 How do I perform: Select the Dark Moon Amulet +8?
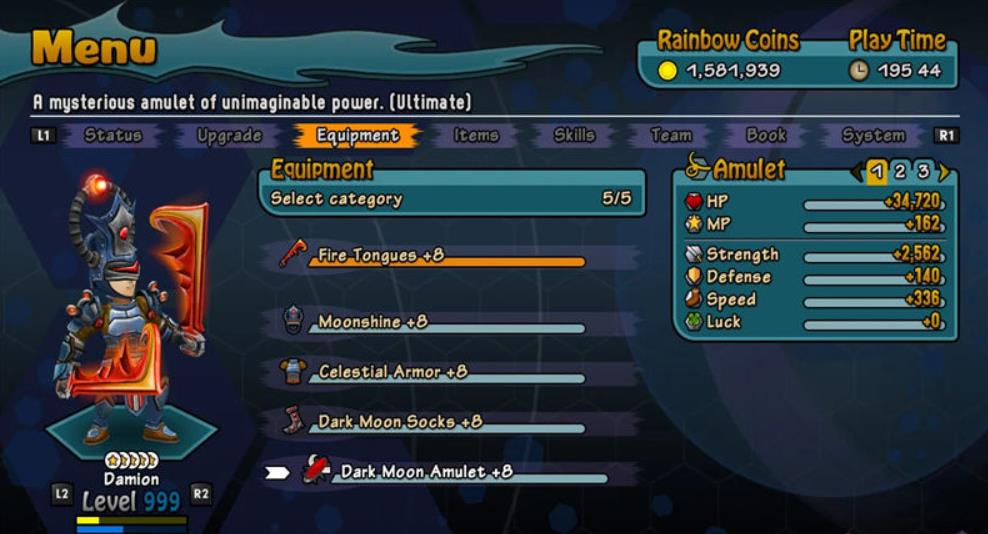coord(426,471)
